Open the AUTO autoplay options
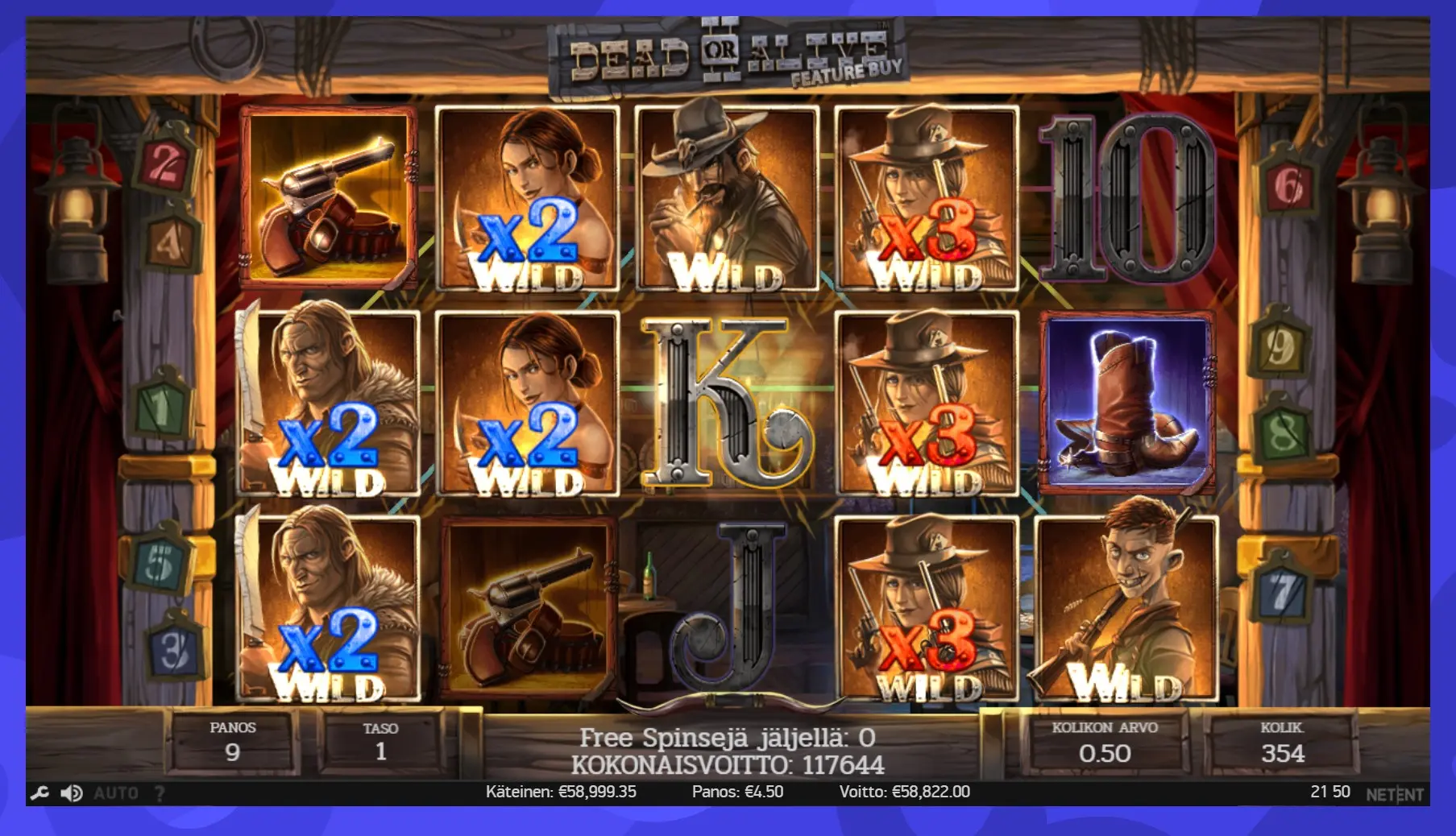Screen dimensions: 1456x836 116,793
